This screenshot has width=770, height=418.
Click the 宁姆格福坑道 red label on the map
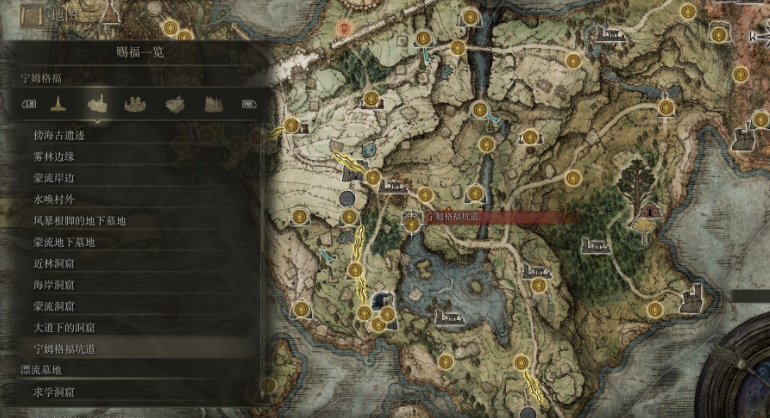pos(455,216)
